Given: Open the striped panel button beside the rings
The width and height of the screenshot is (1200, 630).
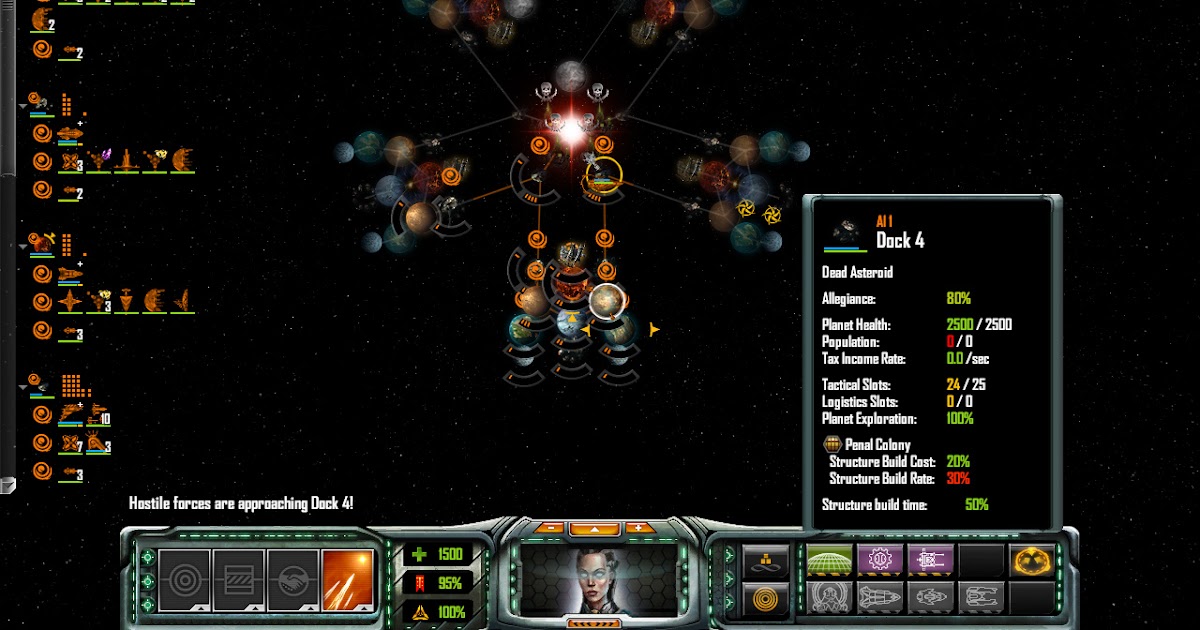Looking at the screenshot, I should [239, 579].
